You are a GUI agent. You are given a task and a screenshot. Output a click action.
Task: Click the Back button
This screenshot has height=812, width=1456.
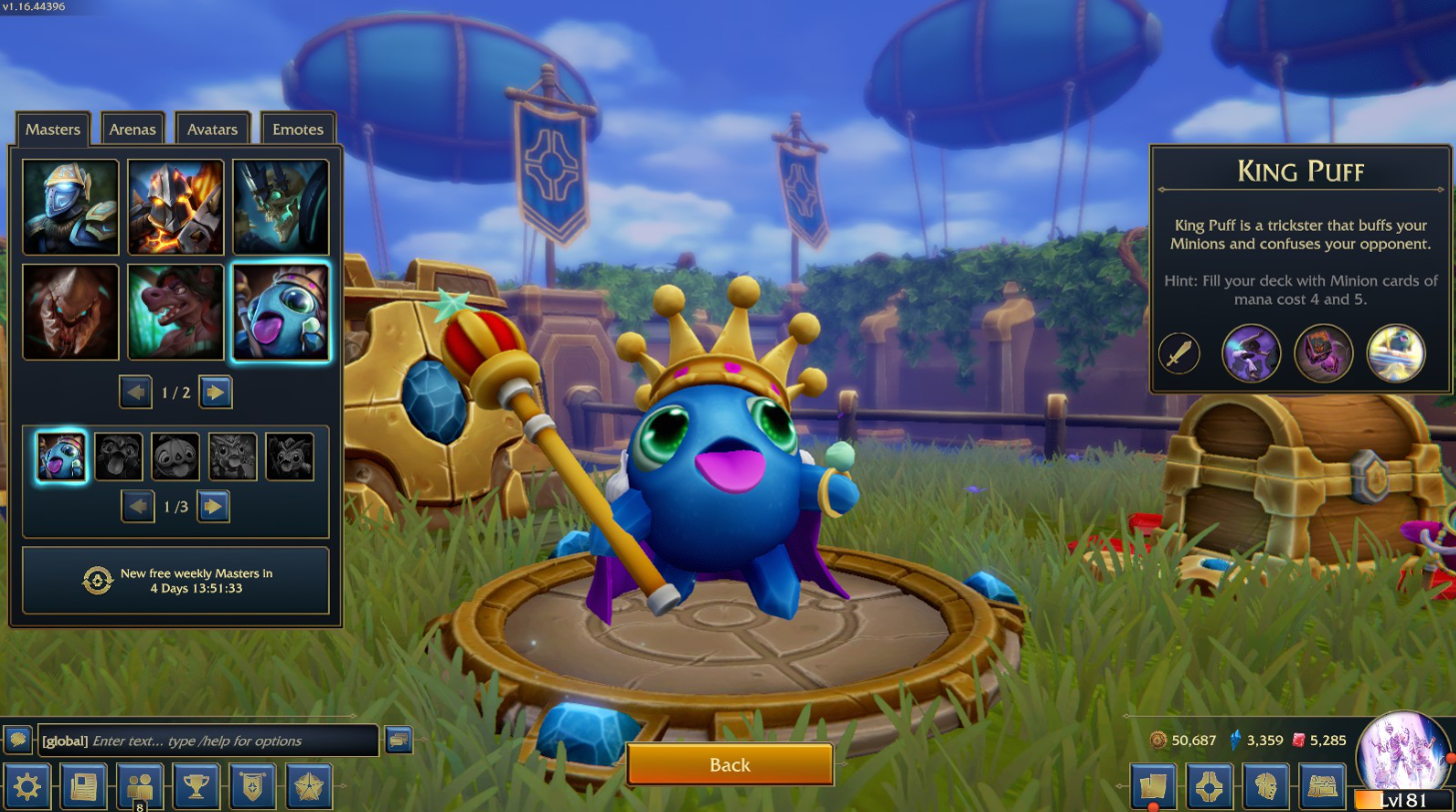[728, 764]
